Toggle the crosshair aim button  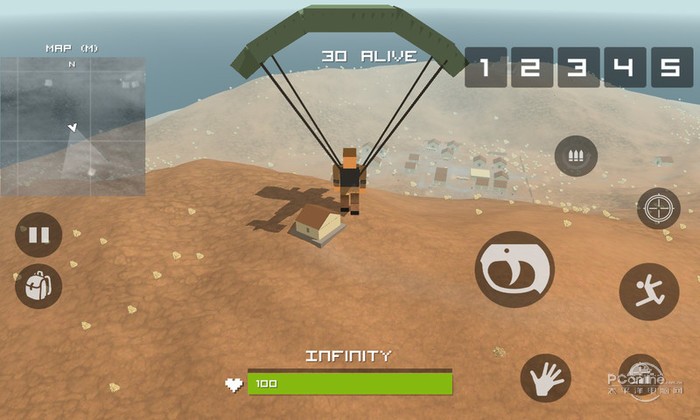pyautogui.click(x=658, y=208)
